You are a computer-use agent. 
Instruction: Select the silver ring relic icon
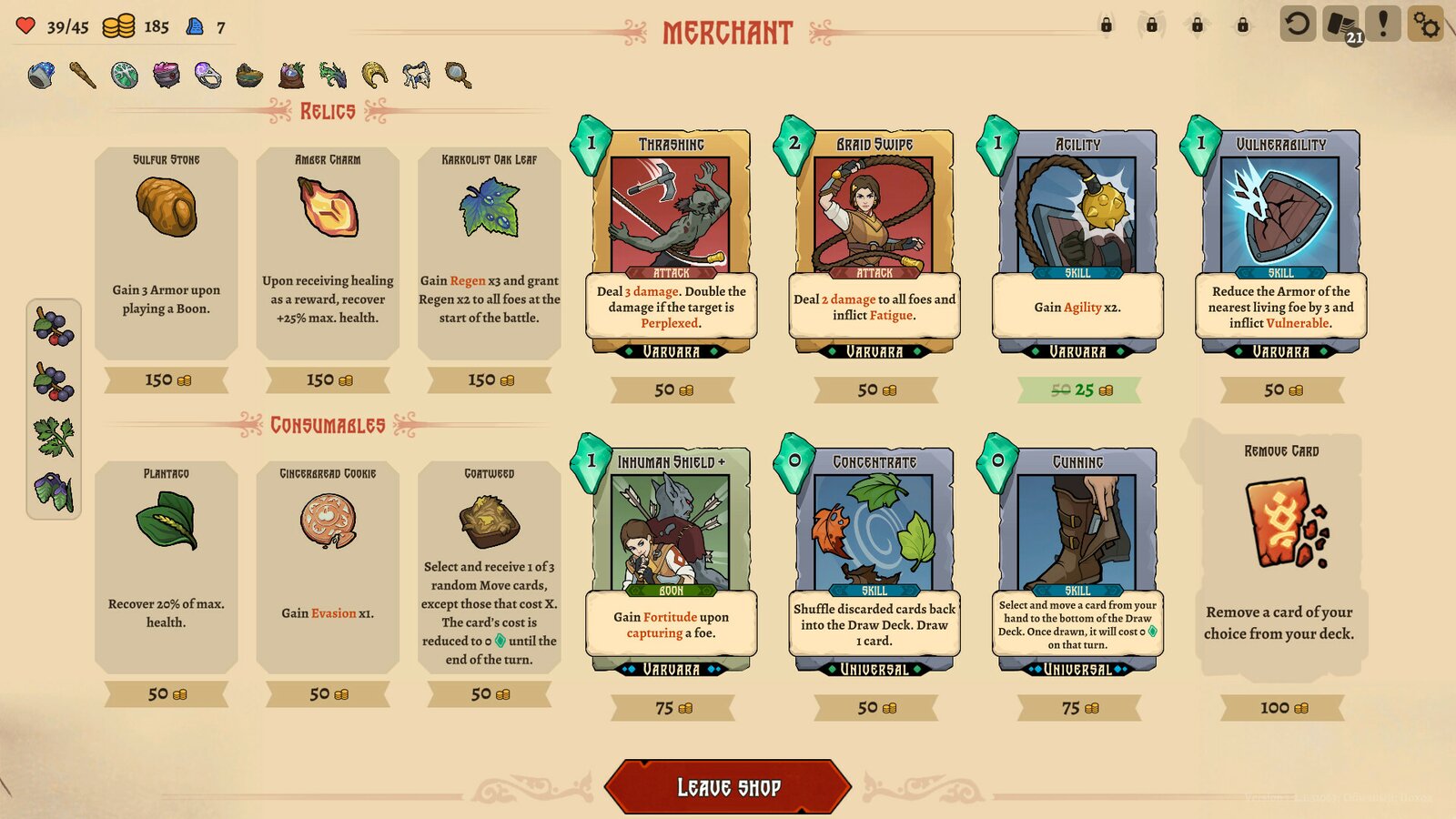point(207,75)
